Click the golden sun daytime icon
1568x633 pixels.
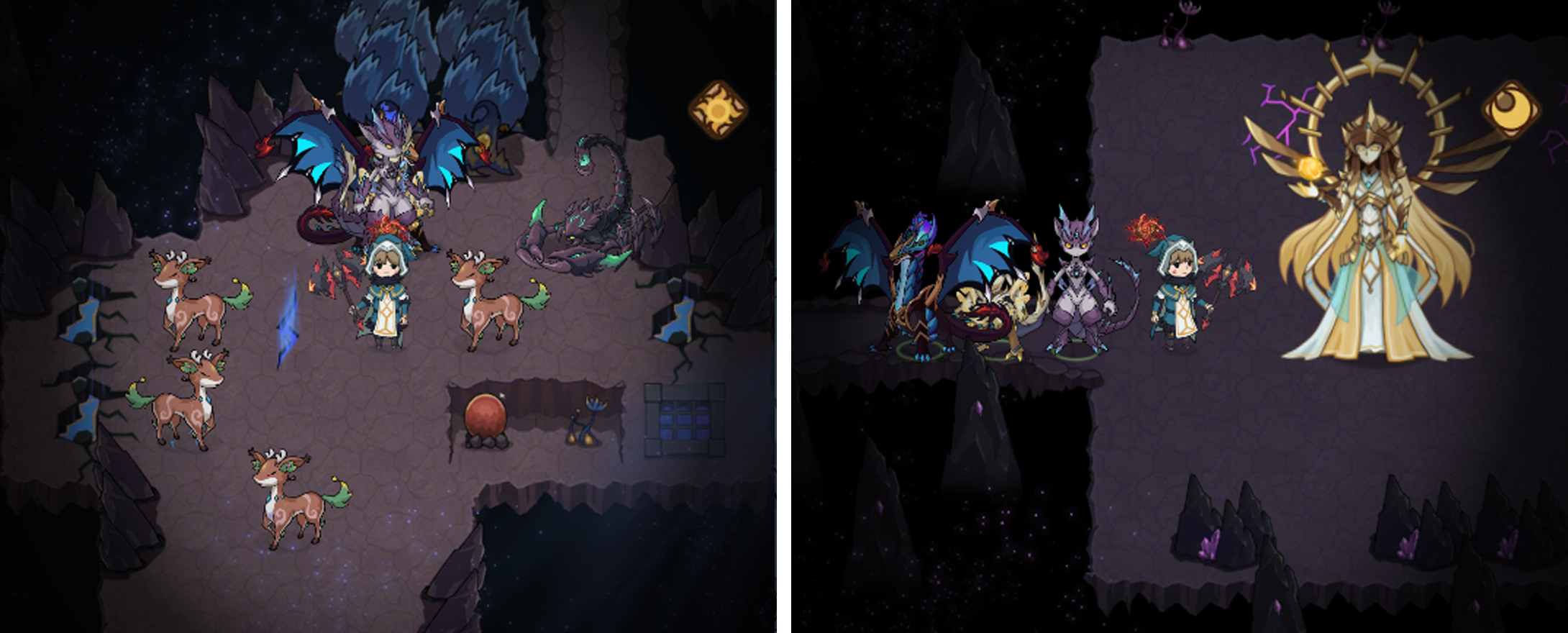click(718, 110)
